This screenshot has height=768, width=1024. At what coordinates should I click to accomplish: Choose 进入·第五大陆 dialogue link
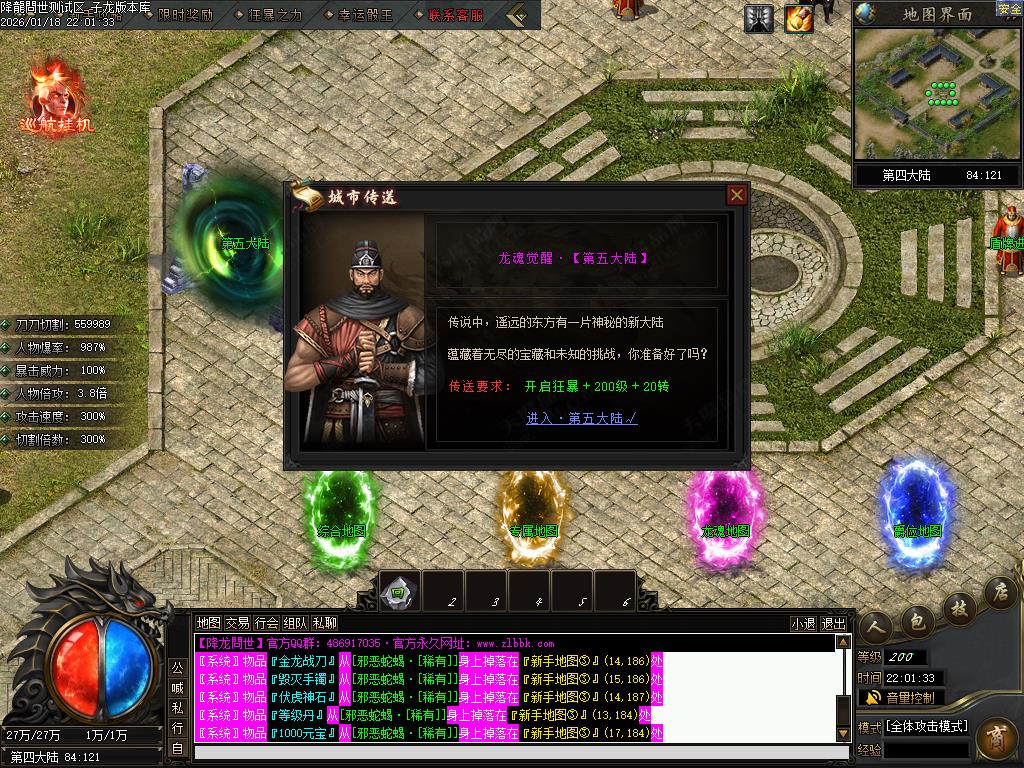(x=582, y=418)
